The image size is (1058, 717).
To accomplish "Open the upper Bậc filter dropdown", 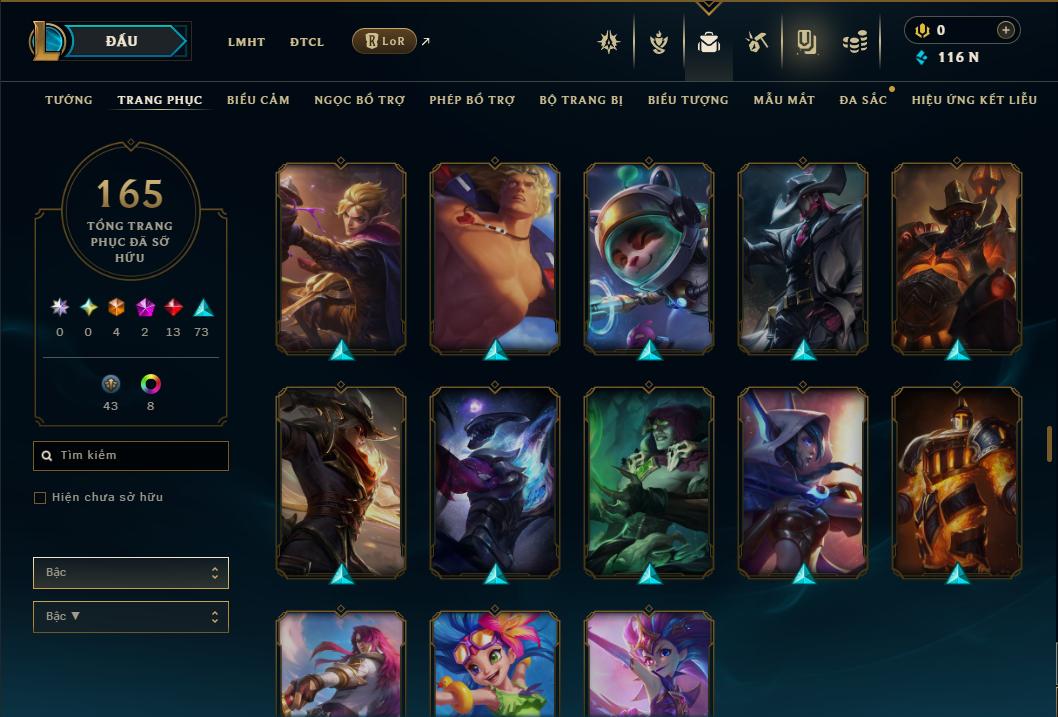I will [x=131, y=573].
